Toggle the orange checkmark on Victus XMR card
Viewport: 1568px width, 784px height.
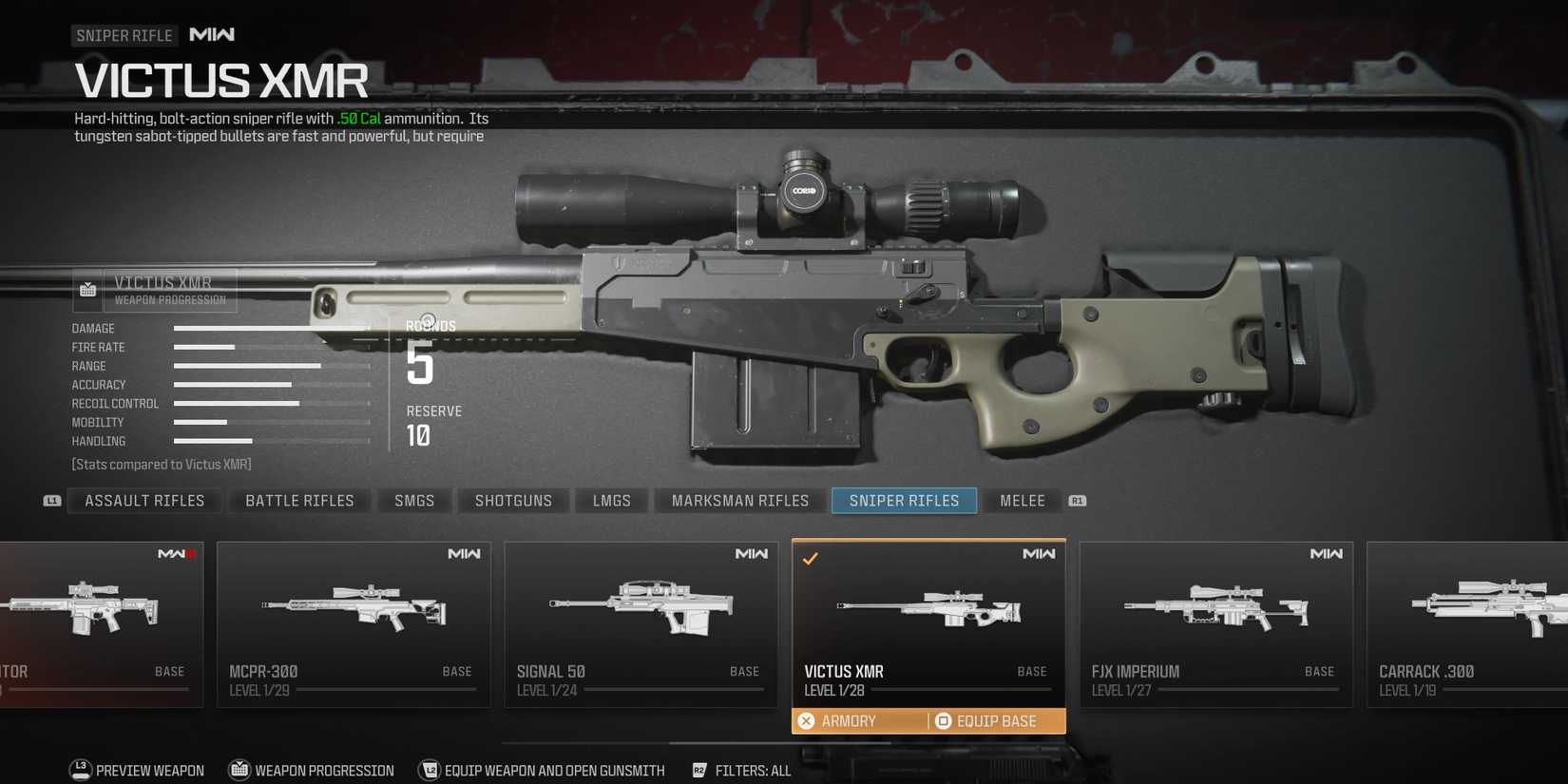coord(810,560)
